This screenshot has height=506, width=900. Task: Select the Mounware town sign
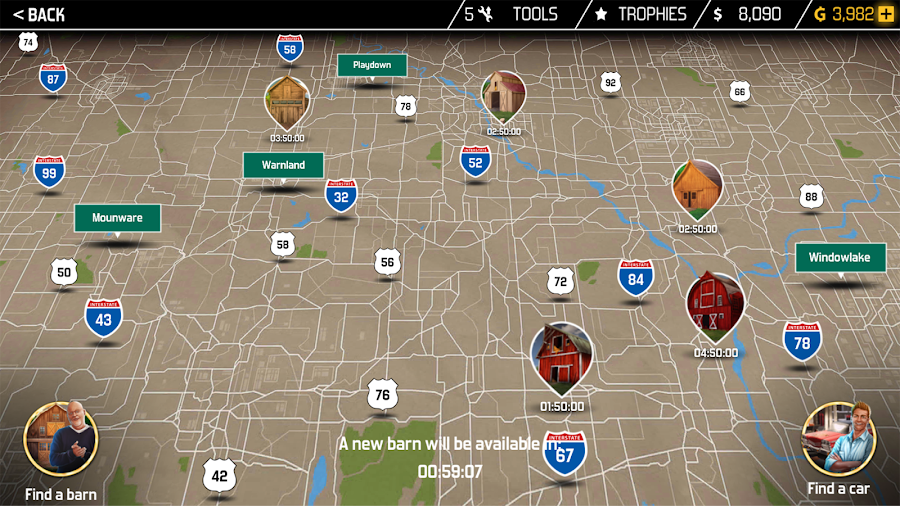click(x=117, y=217)
